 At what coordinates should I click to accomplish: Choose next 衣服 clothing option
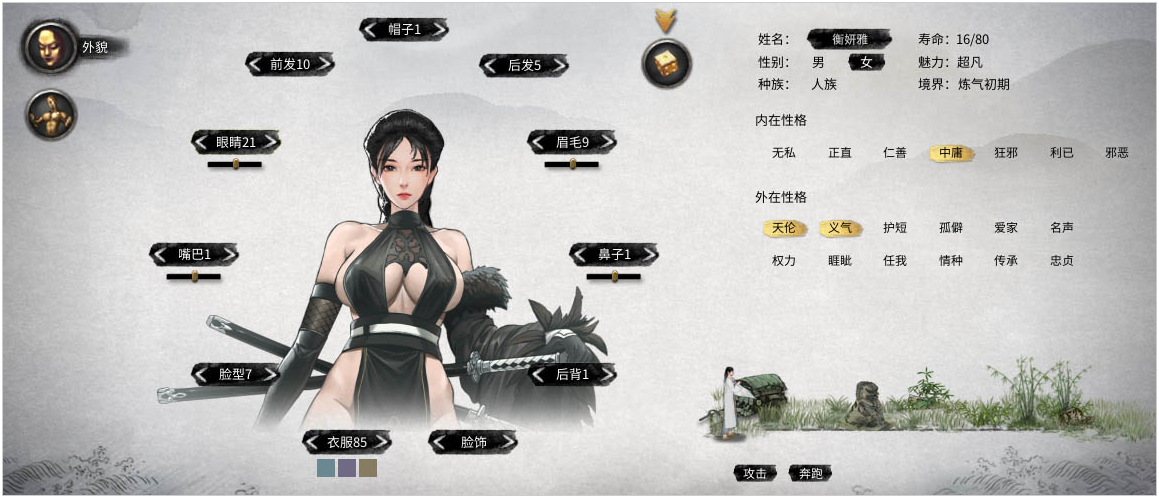point(382,442)
